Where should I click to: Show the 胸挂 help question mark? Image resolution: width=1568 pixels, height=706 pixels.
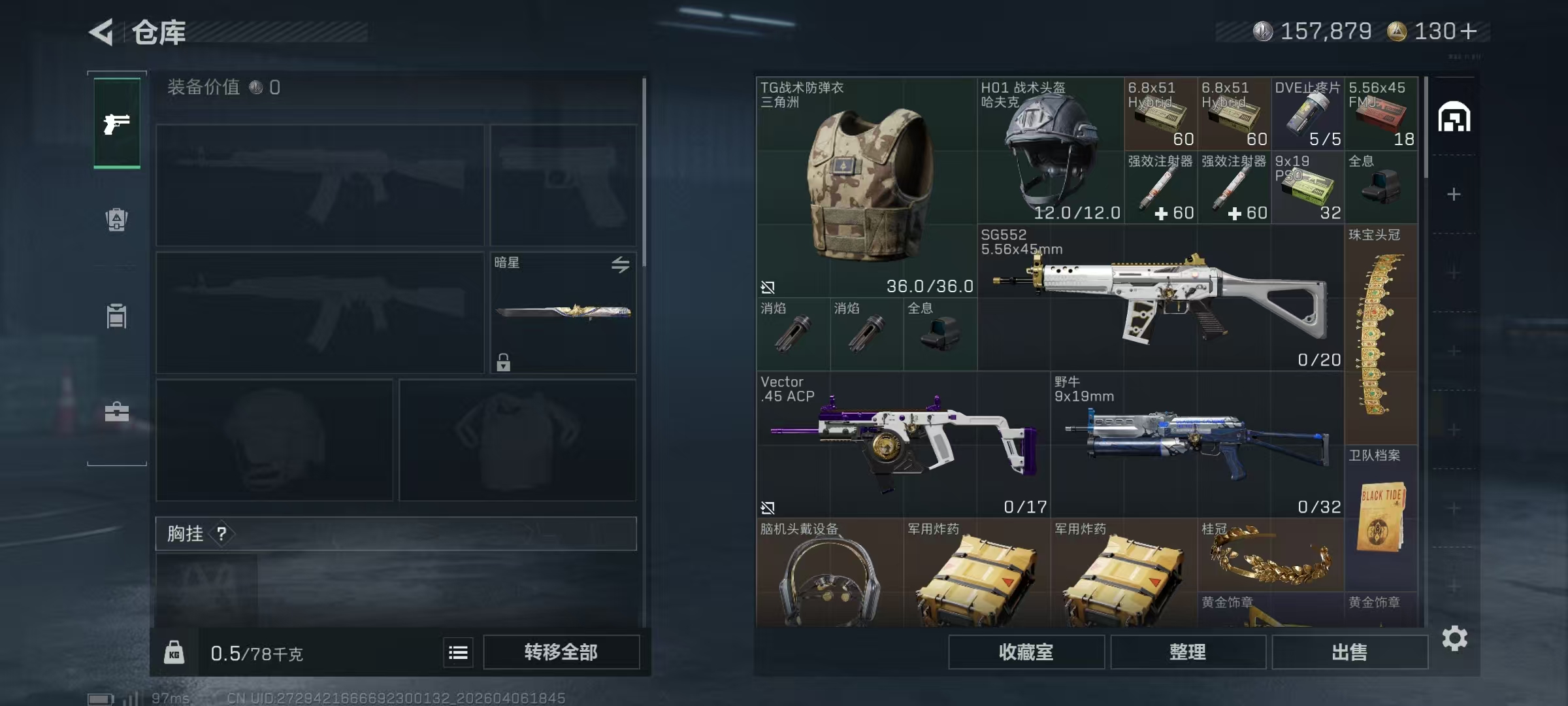point(221,534)
